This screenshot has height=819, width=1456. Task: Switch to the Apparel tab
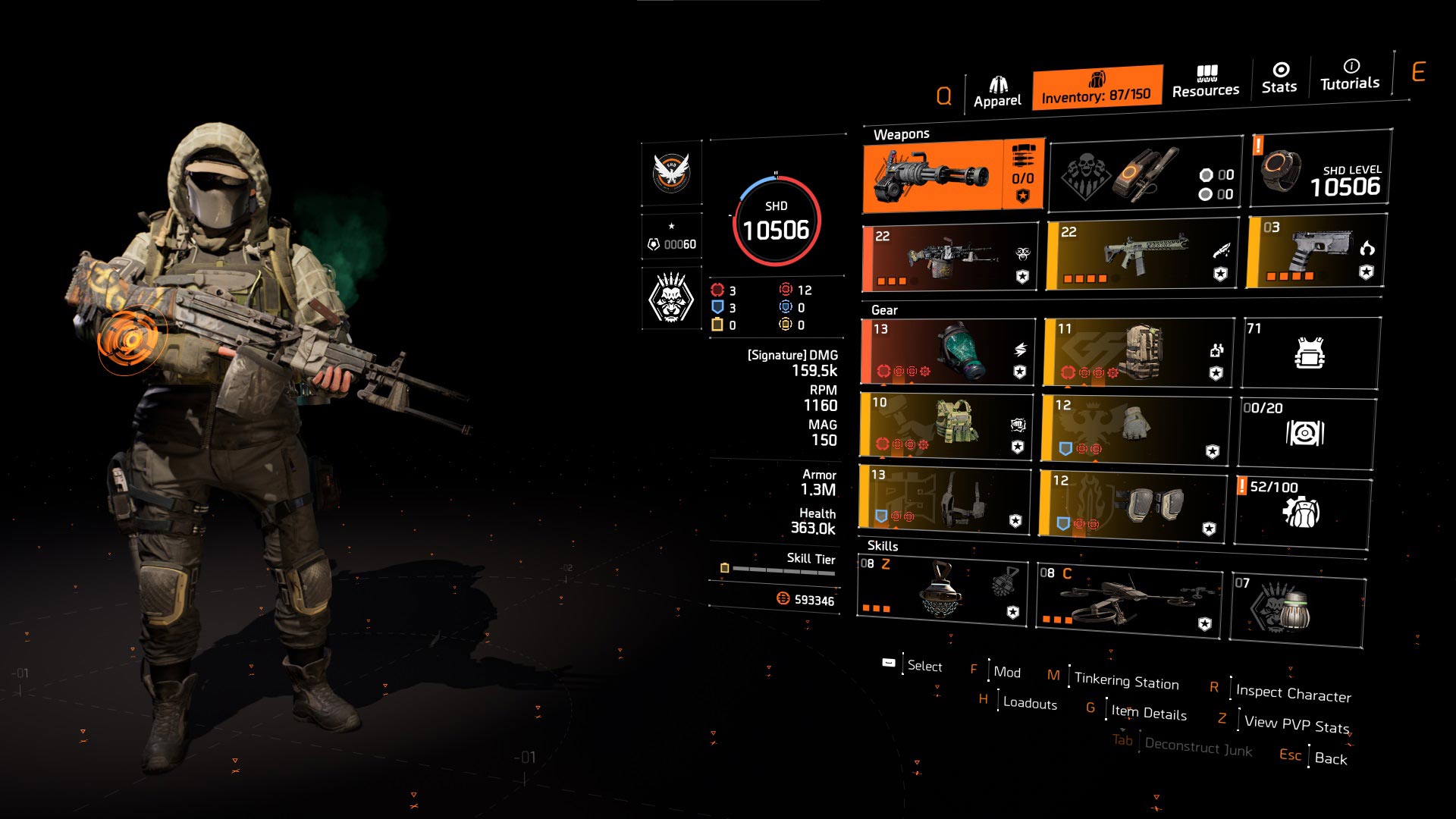(x=997, y=93)
